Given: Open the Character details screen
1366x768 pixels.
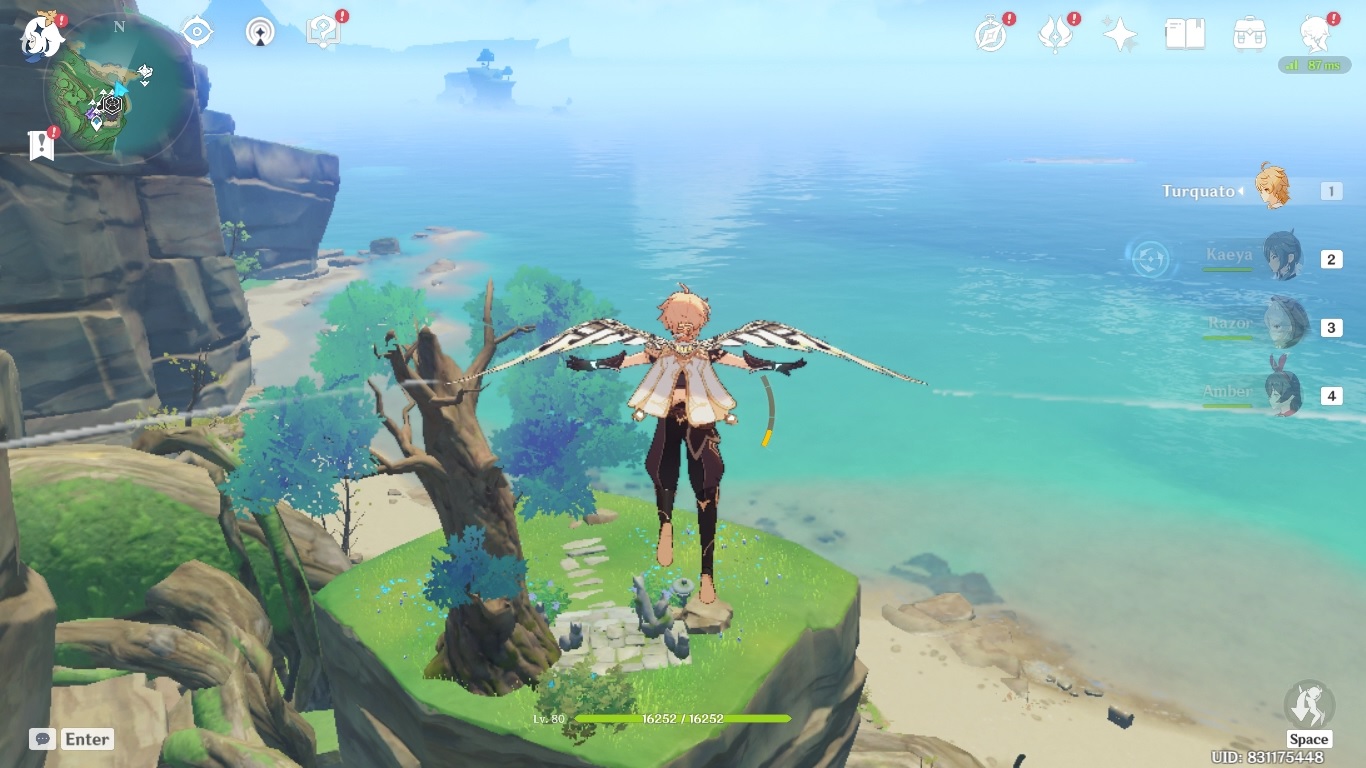Looking at the screenshot, I should pyautogui.click(x=1315, y=34).
